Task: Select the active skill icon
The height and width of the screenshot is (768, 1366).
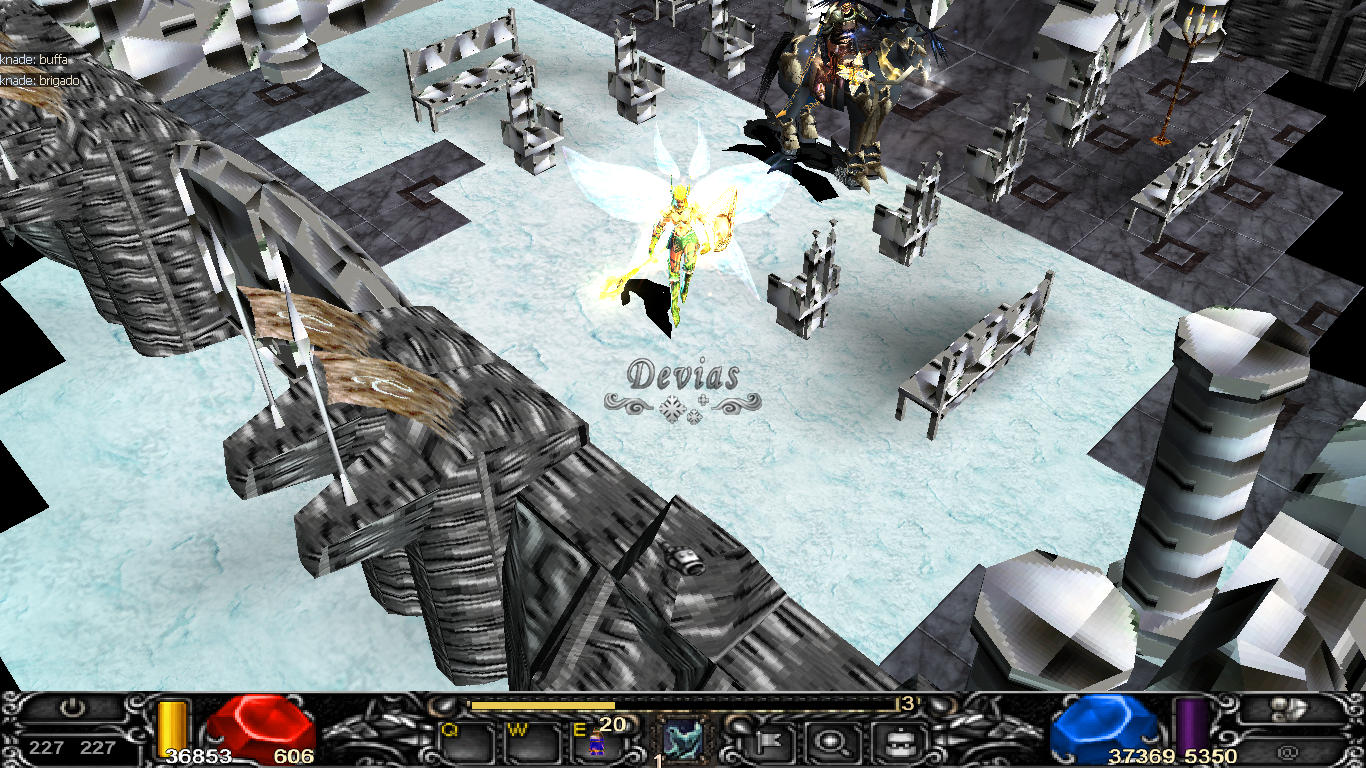Action: coord(683,741)
